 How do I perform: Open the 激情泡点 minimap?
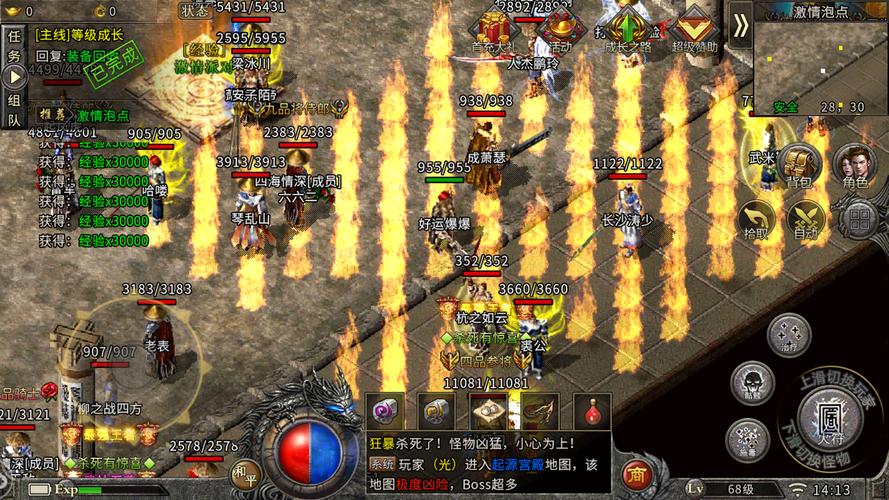[820, 62]
